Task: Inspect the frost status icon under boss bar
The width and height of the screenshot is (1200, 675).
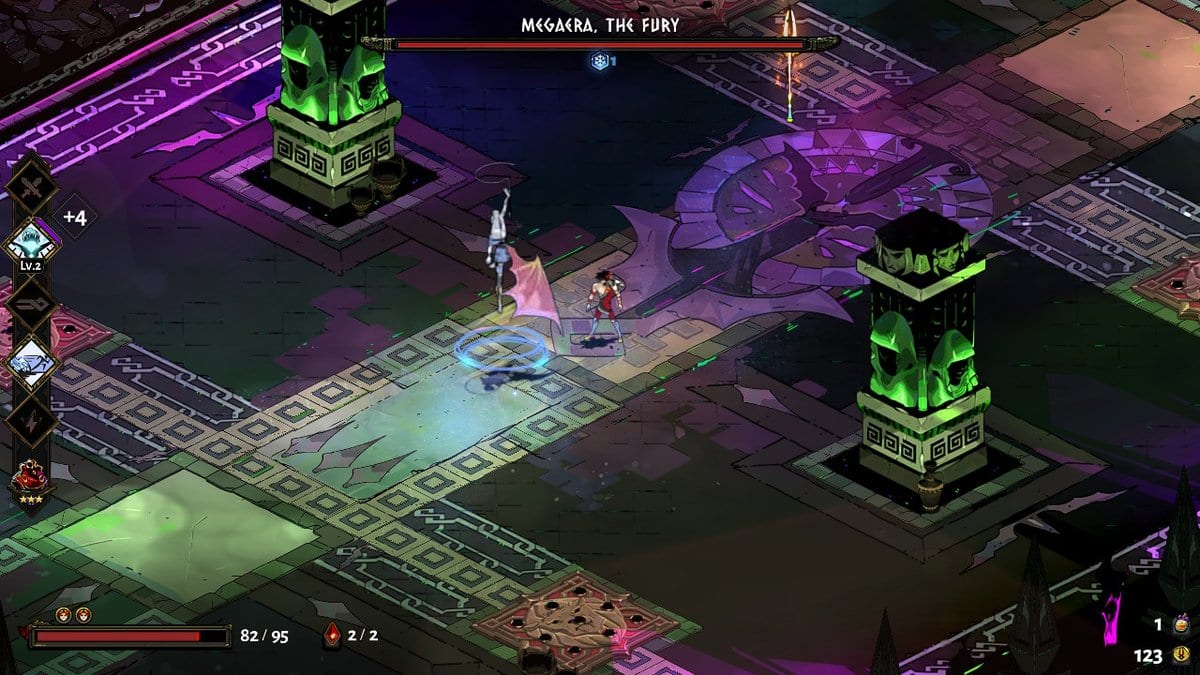Action: [x=599, y=61]
